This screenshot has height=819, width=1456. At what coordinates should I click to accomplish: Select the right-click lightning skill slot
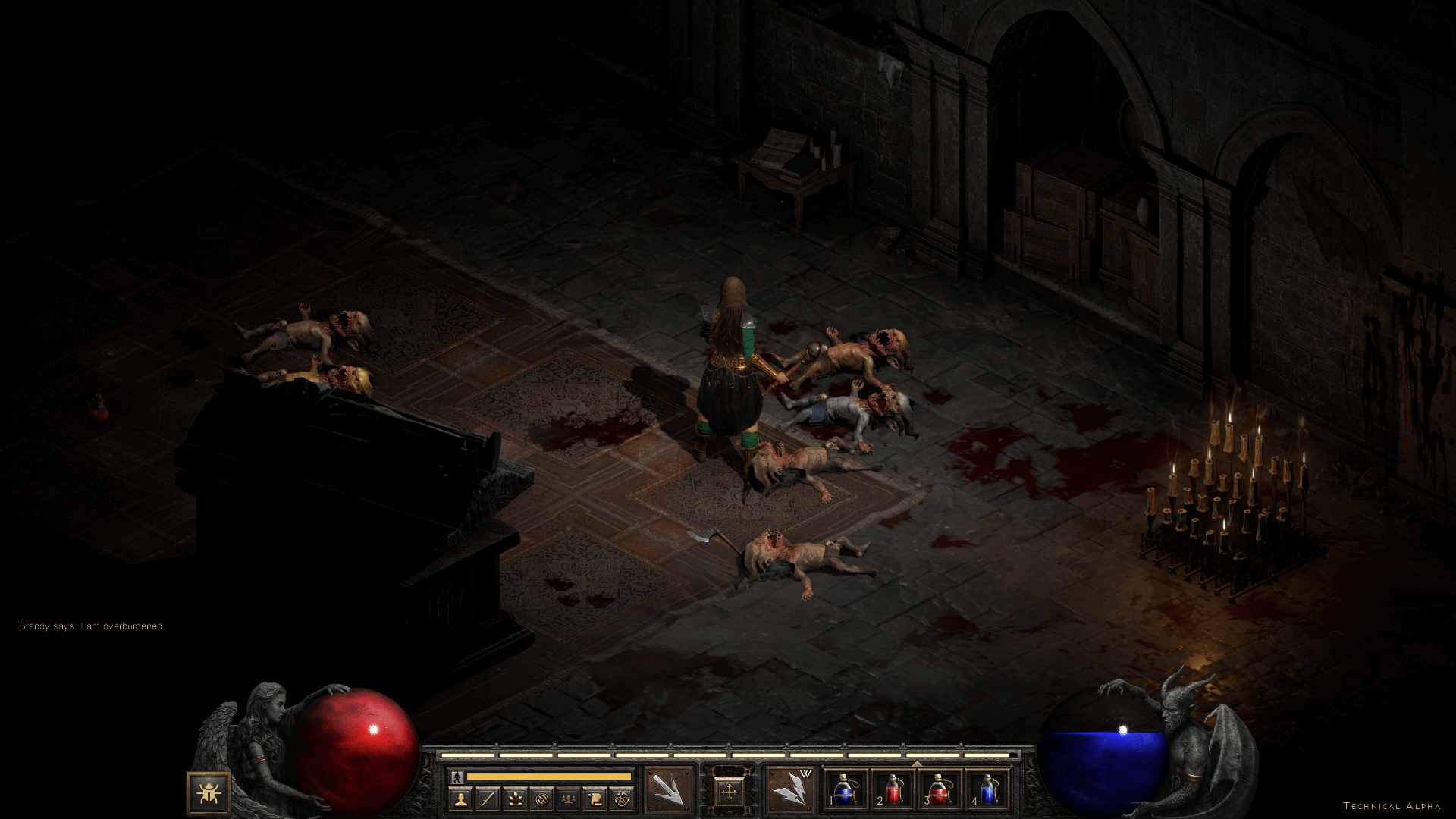point(790,791)
